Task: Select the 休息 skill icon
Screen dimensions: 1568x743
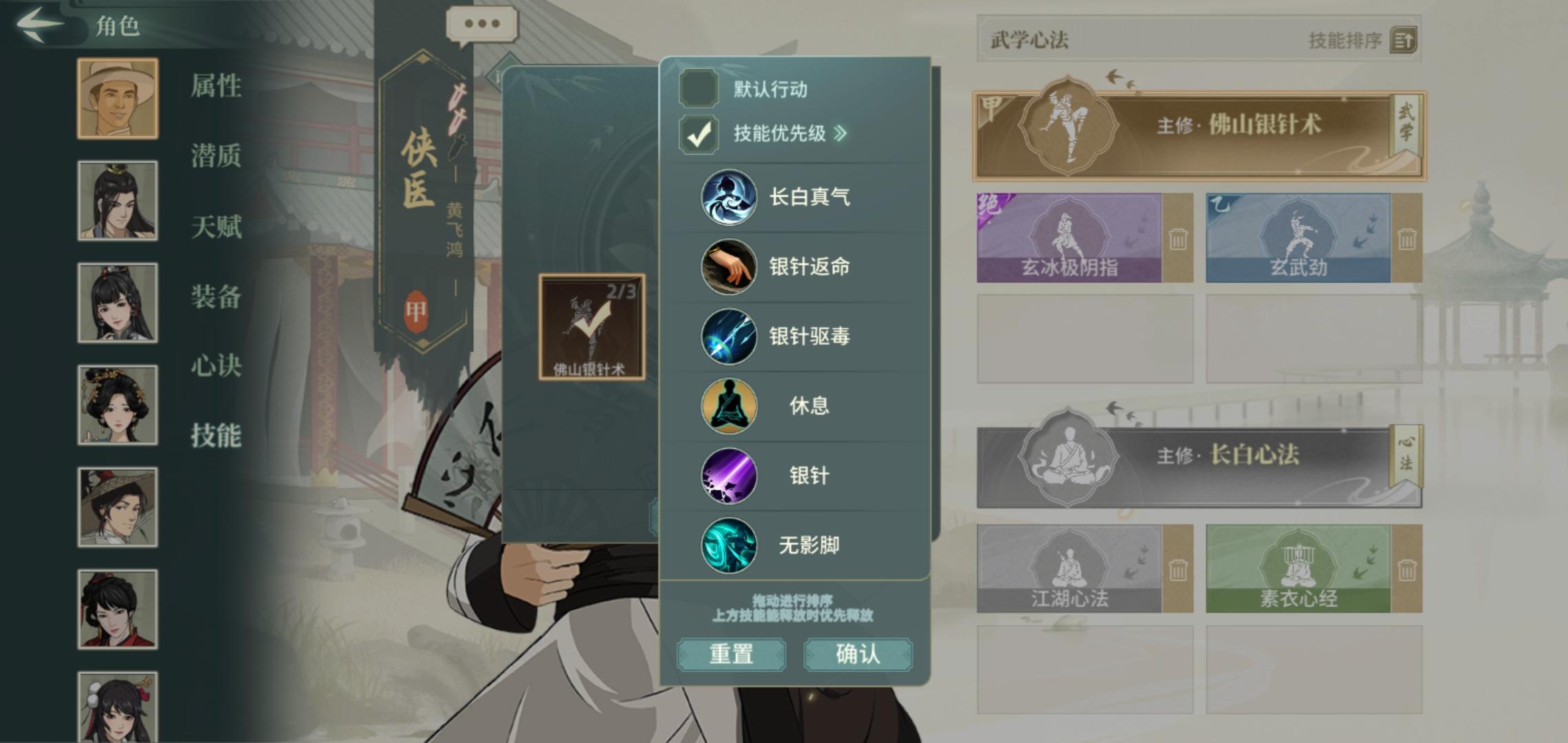Action: pos(728,406)
